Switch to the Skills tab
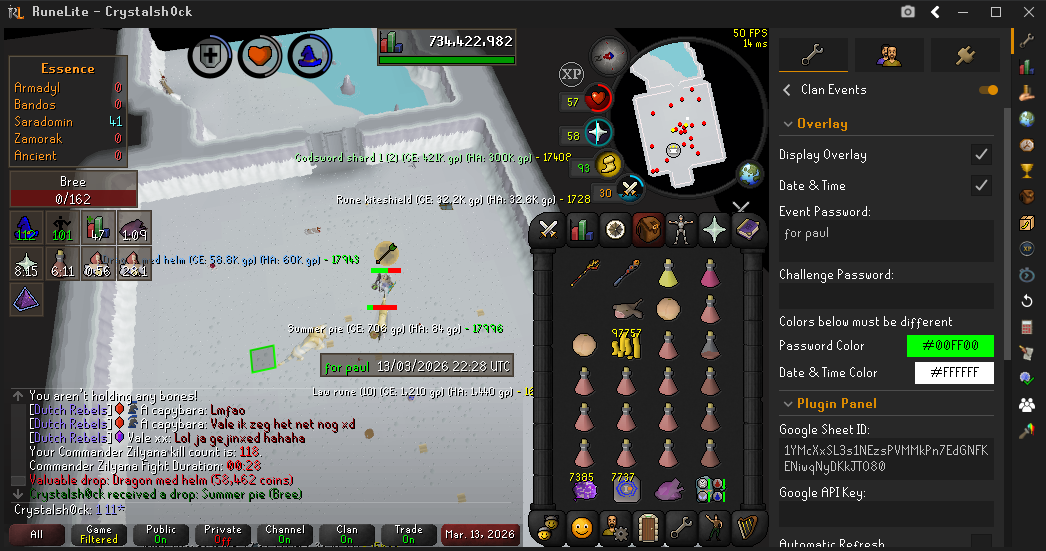1046x551 pixels. click(x=581, y=230)
